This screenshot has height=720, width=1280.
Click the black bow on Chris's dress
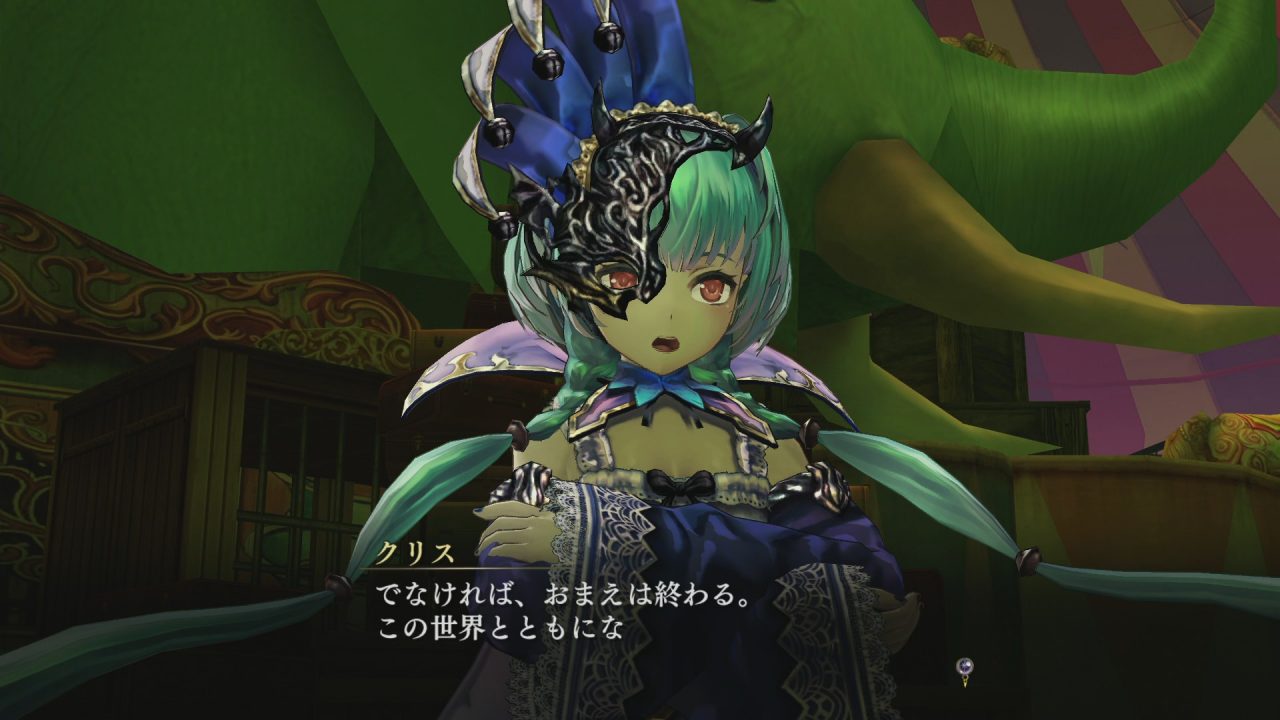tap(681, 484)
